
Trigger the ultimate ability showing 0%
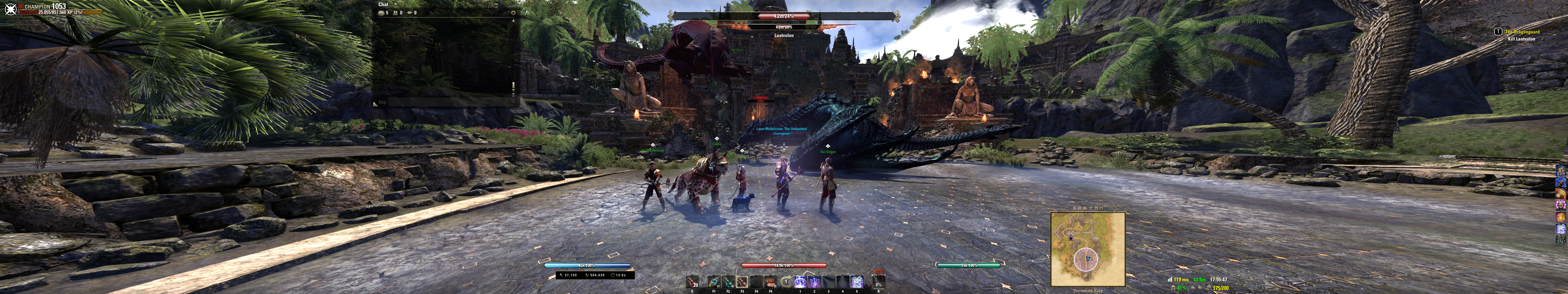878,282
